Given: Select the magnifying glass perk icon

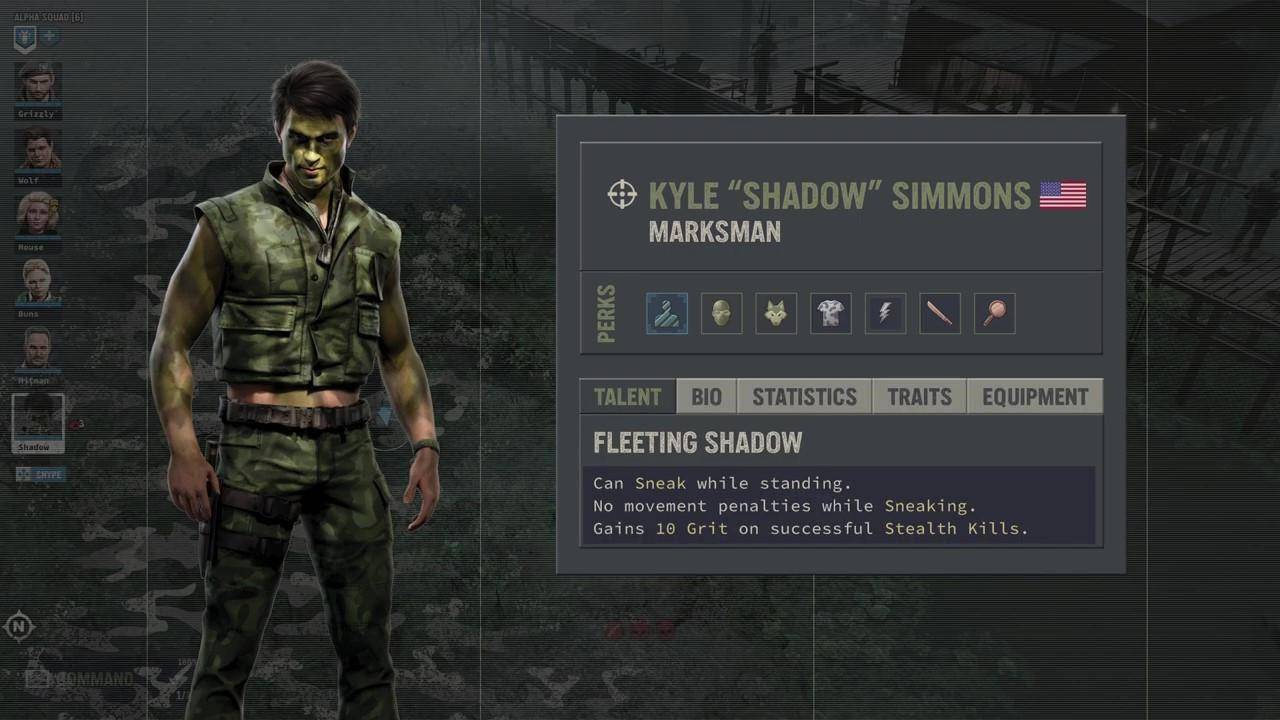Looking at the screenshot, I should (994, 314).
